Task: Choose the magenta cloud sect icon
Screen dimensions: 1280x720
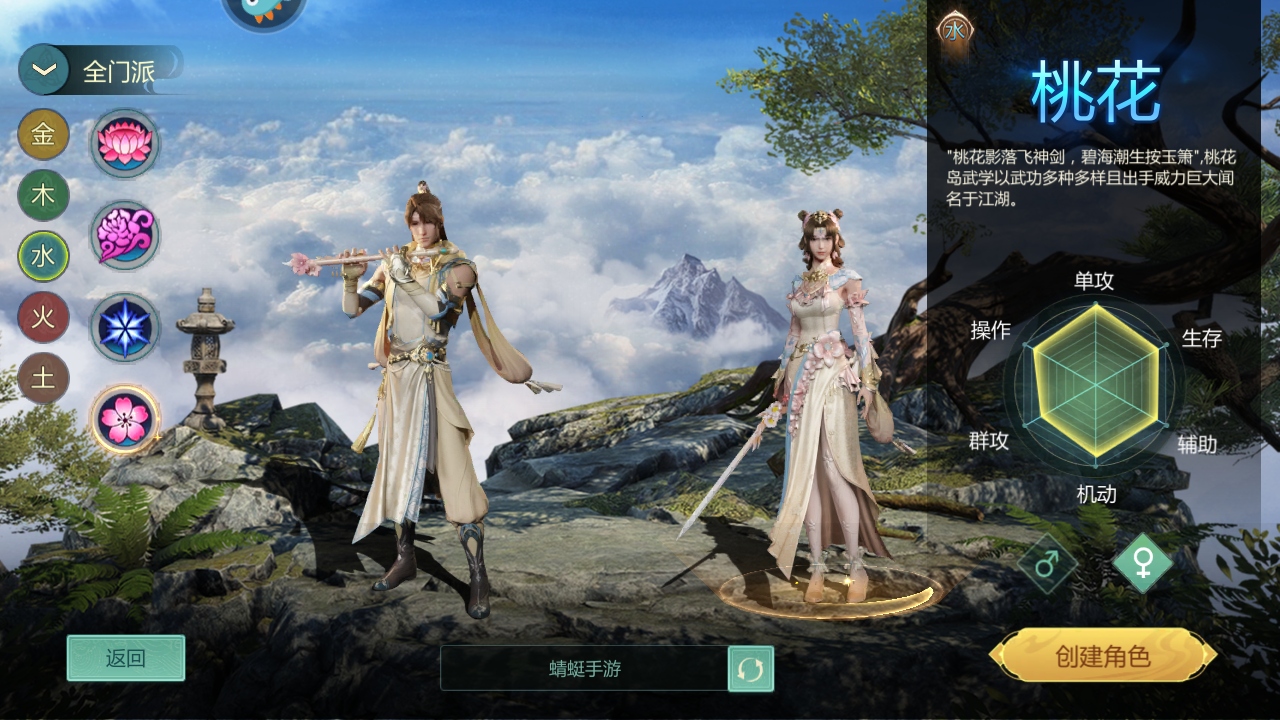Action: pos(125,235)
